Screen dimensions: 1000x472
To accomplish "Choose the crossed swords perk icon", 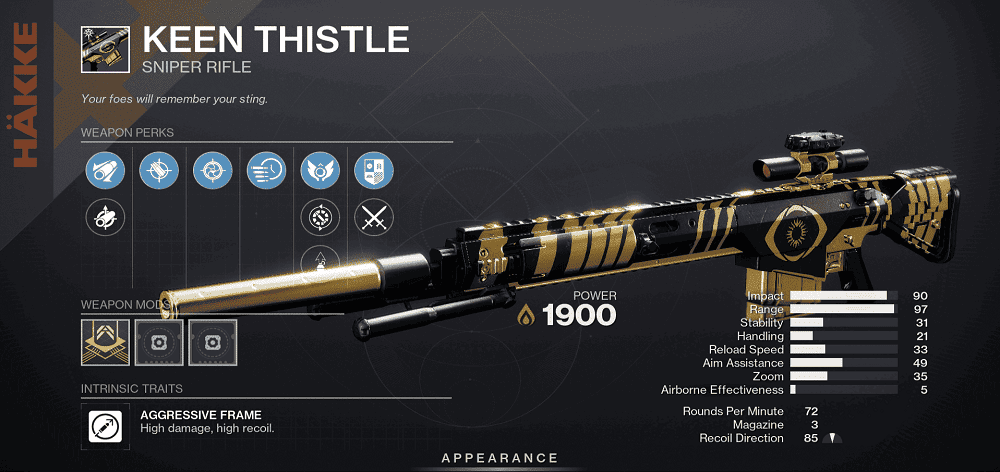I will pyautogui.click(x=374, y=218).
